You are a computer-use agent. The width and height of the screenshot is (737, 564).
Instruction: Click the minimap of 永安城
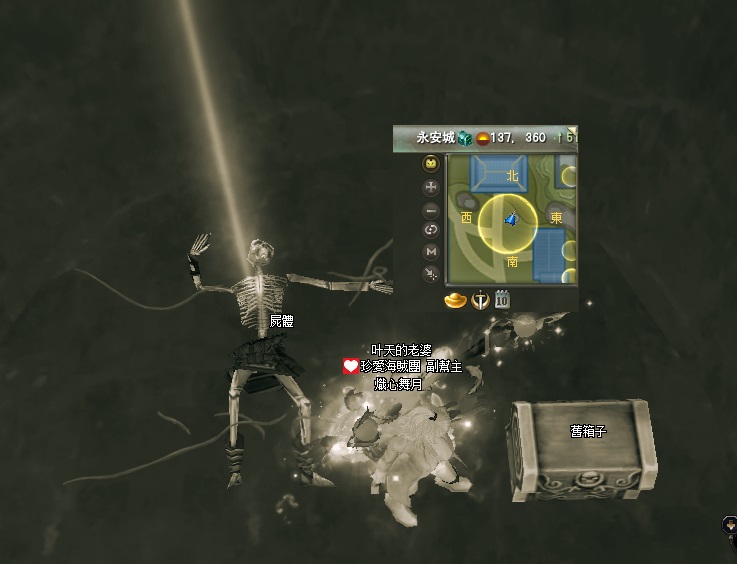tap(511, 219)
